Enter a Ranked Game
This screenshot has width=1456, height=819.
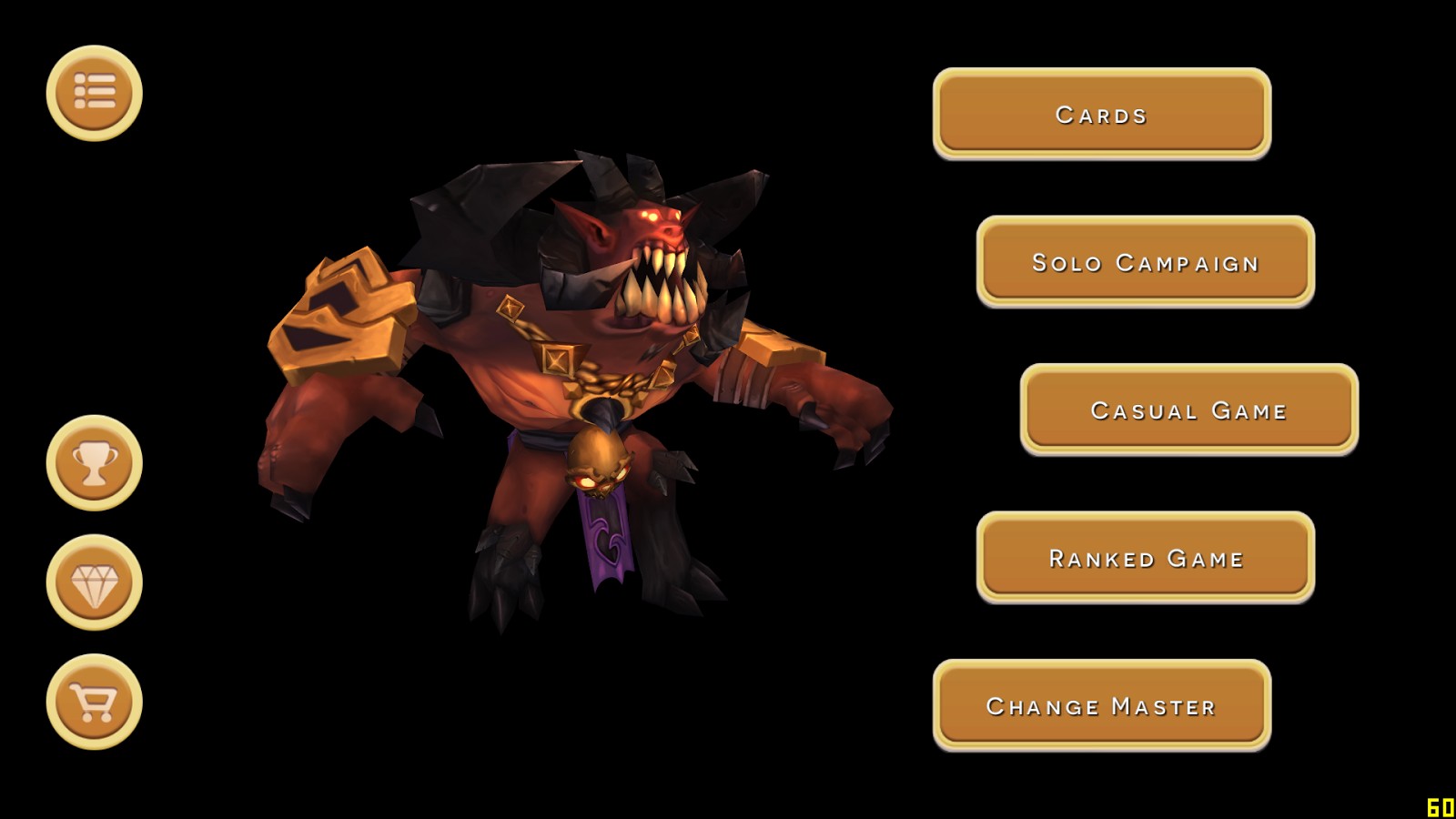[x=1145, y=557]
